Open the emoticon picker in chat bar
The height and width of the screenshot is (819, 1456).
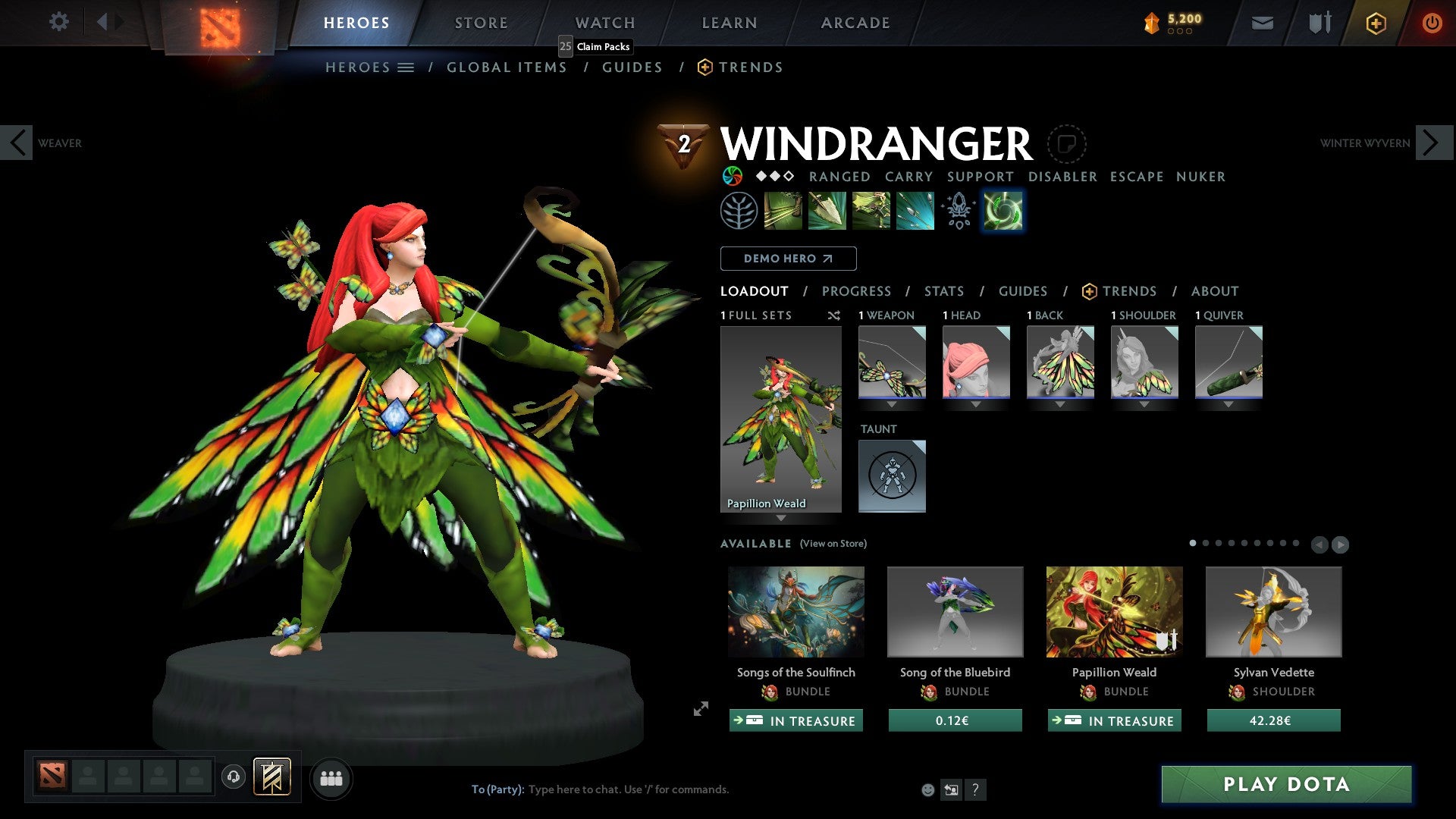click(927, 789)
